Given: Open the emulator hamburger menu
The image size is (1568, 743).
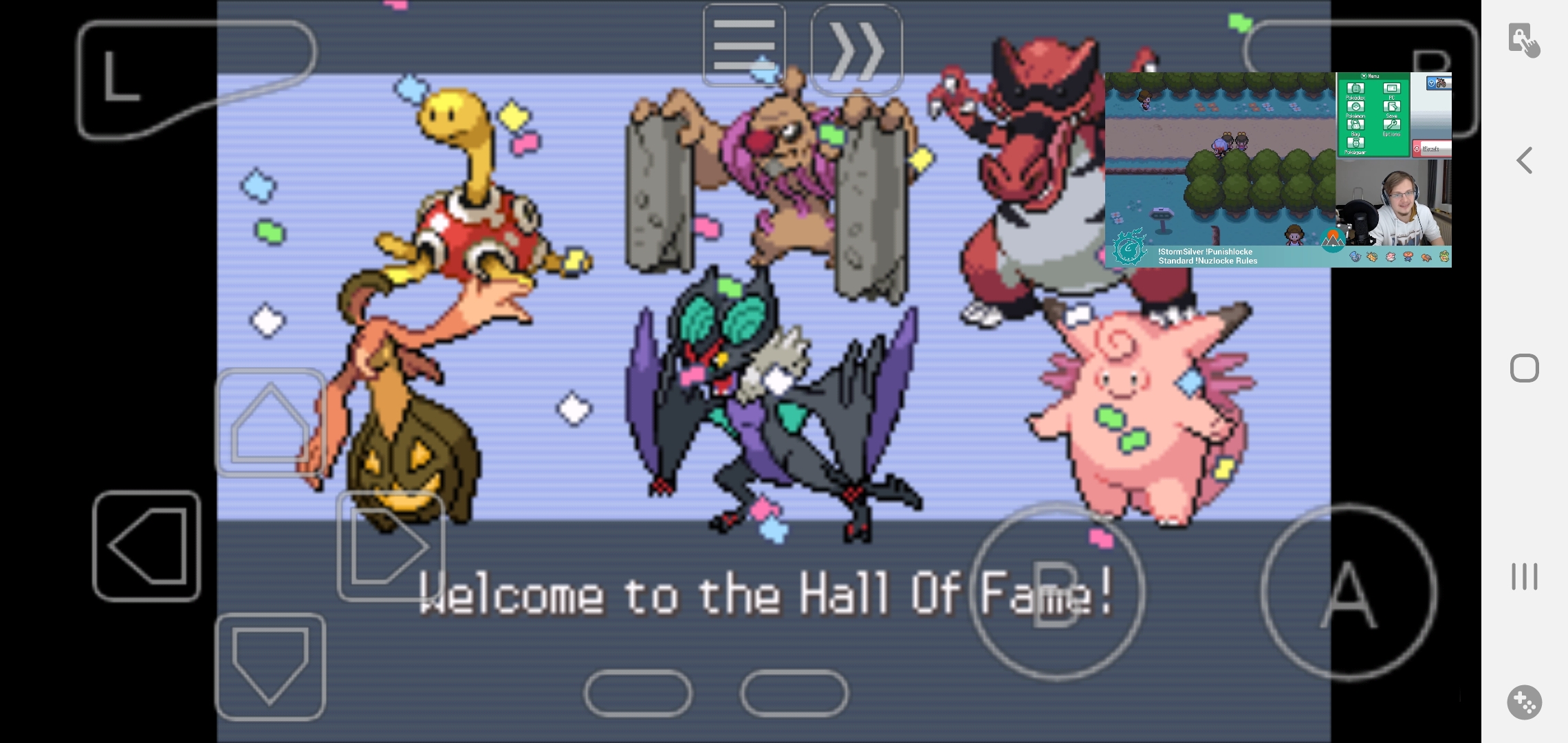Looking at the screenshot, I should [743, 46].
